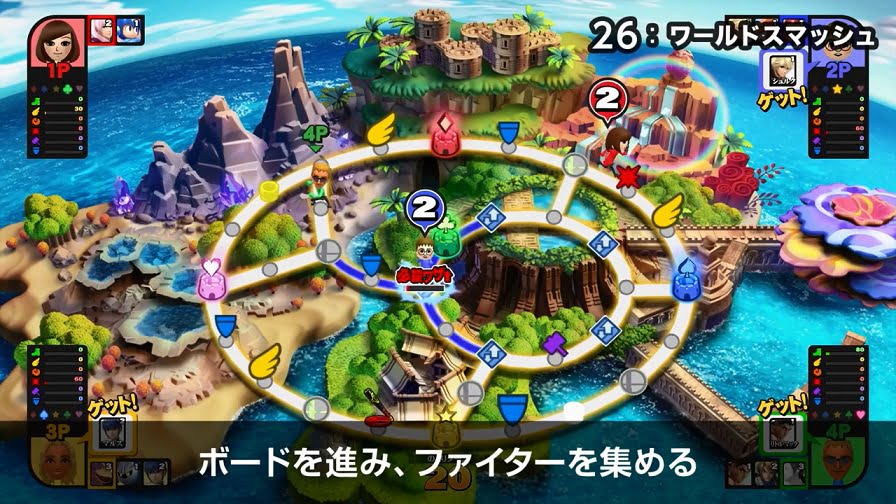Select the purple hammer item on board

click(553, 344)
